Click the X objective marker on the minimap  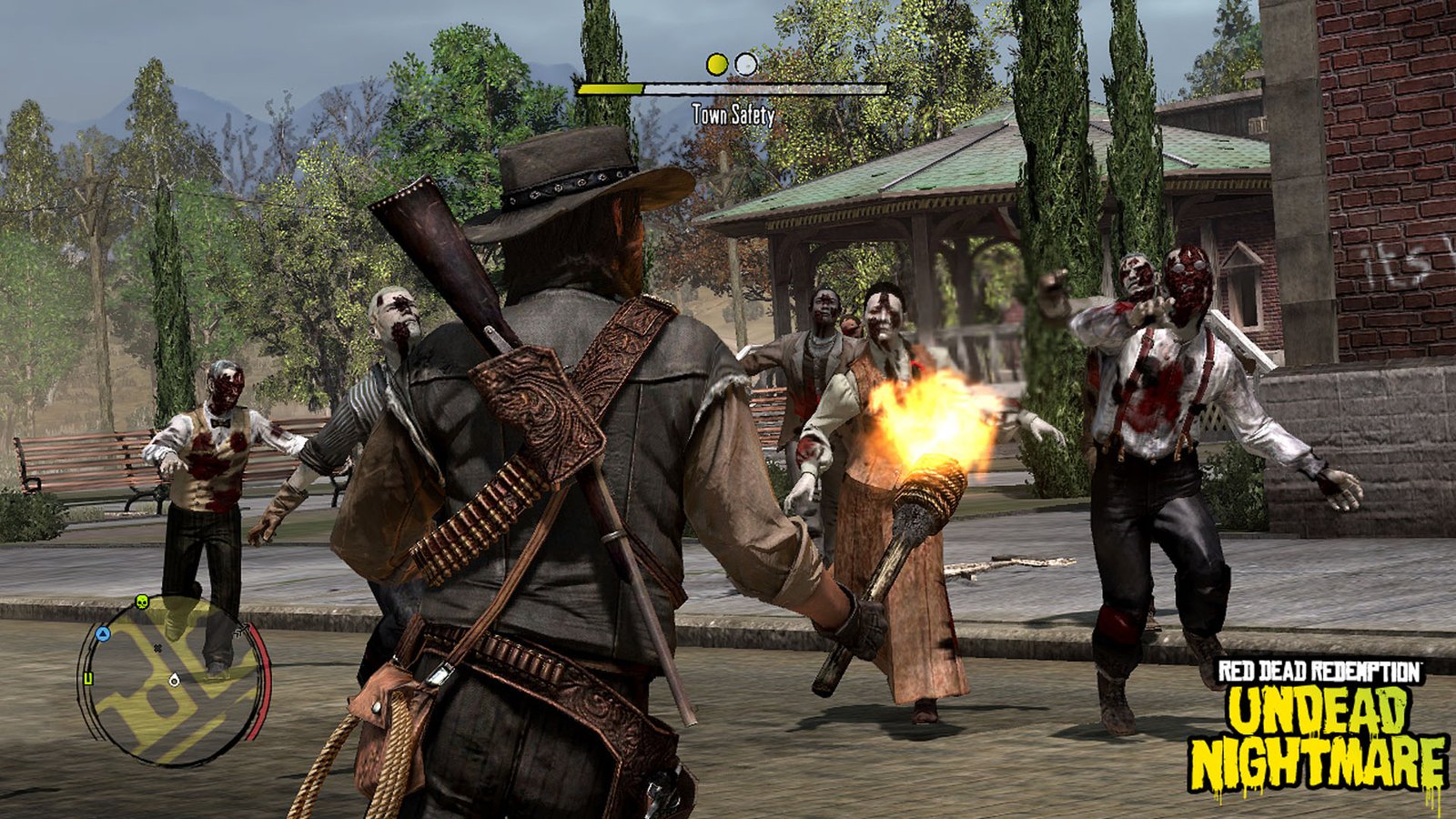click(x=157, y=648)
